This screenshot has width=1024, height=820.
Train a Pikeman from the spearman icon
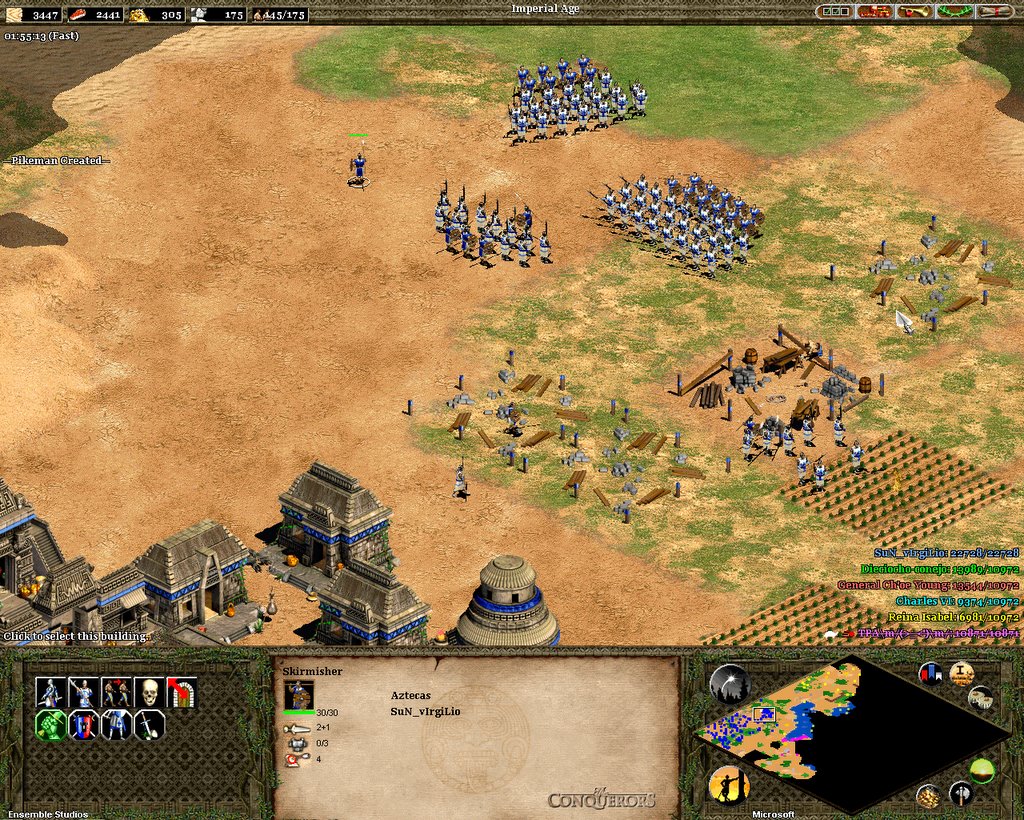coord(83,692)
